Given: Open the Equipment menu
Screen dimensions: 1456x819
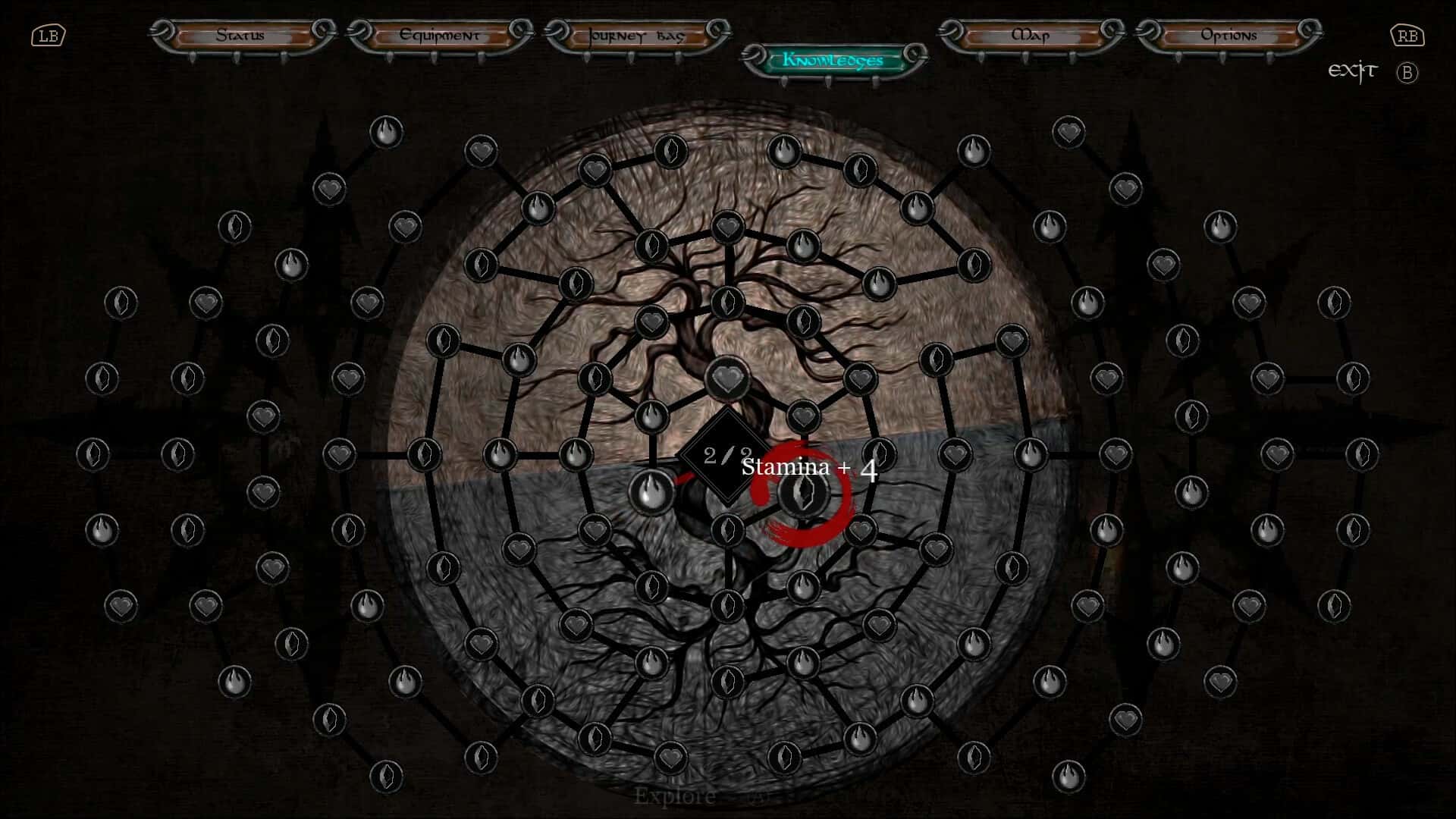Looking at the screenshot, I should pos(440,35).
